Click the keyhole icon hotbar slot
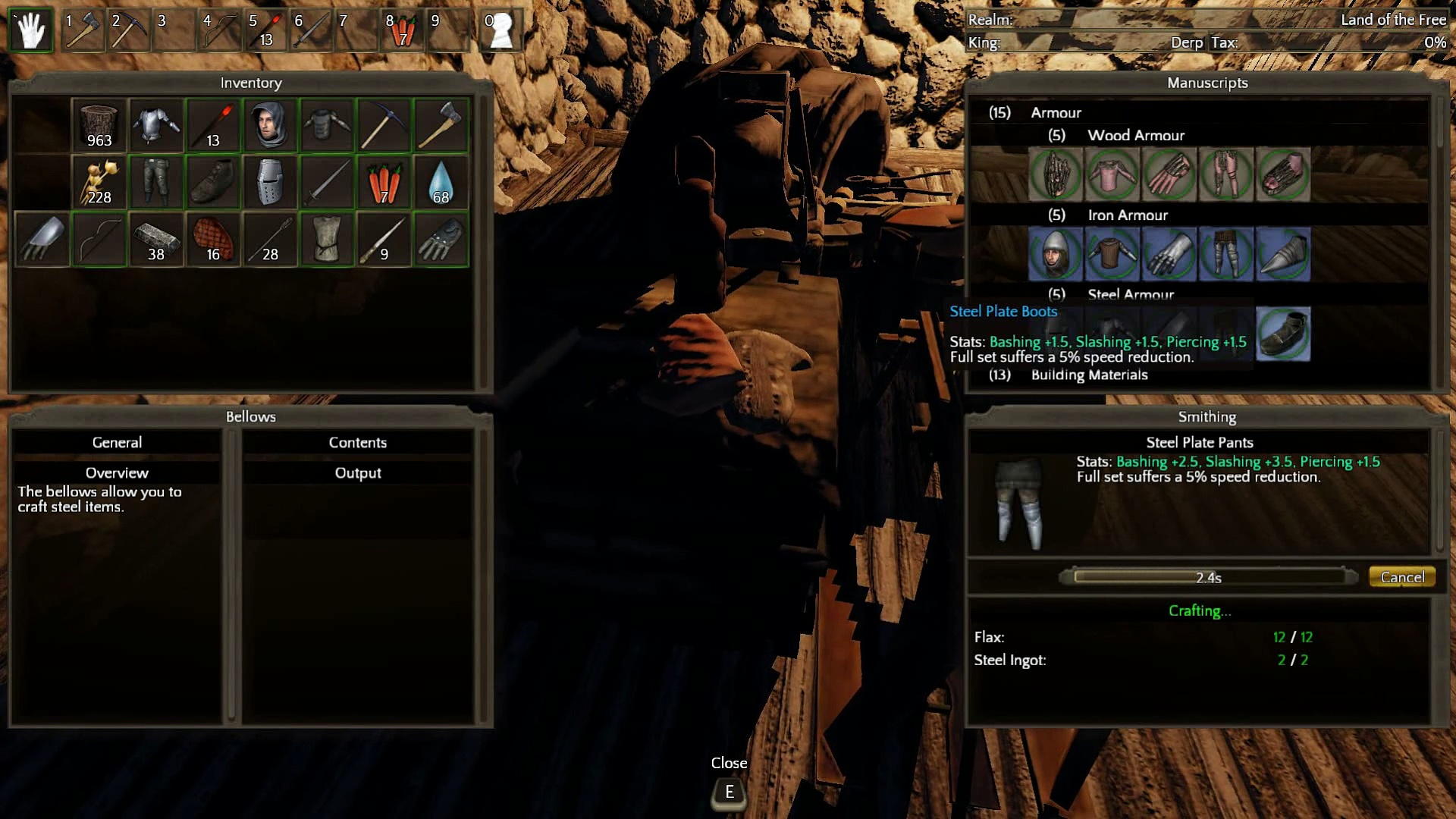The width and height of the screenshot is (1456, 819). [x=500, y=30]
